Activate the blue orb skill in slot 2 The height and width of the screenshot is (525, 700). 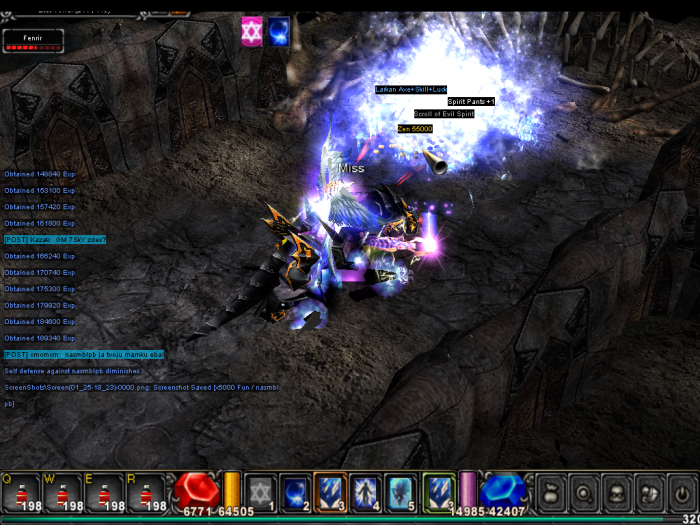[296, 490]
